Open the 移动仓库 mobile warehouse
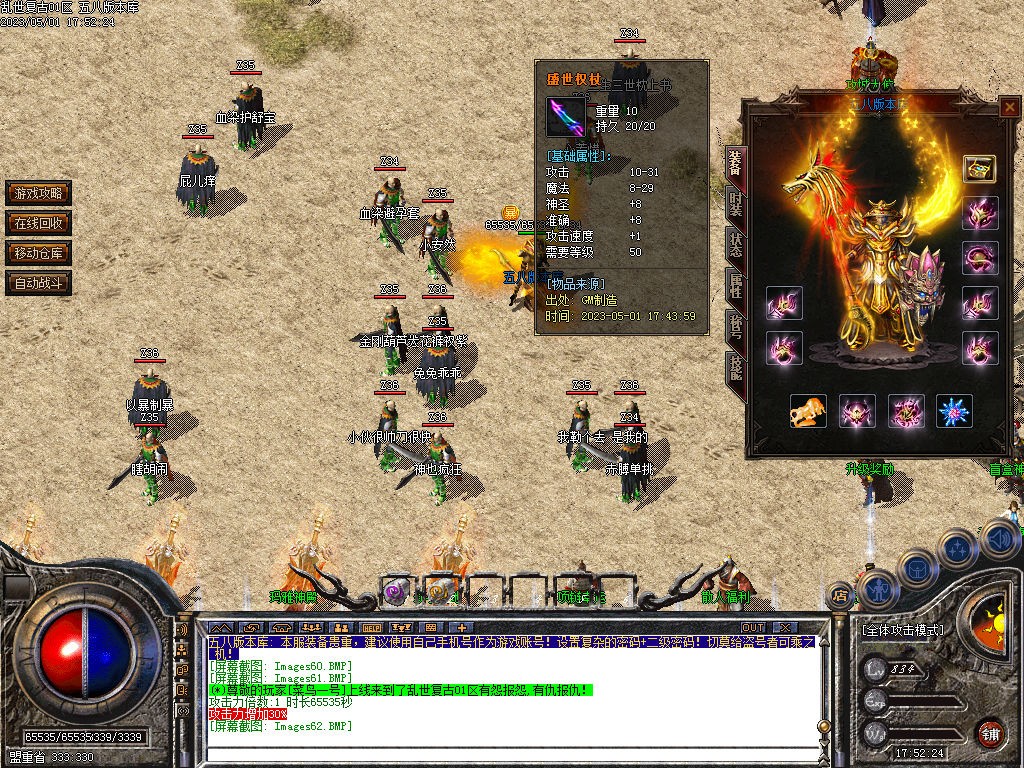Image resolution: width=1024 pixels, height=768 pixels. click(x=38, y=253)
